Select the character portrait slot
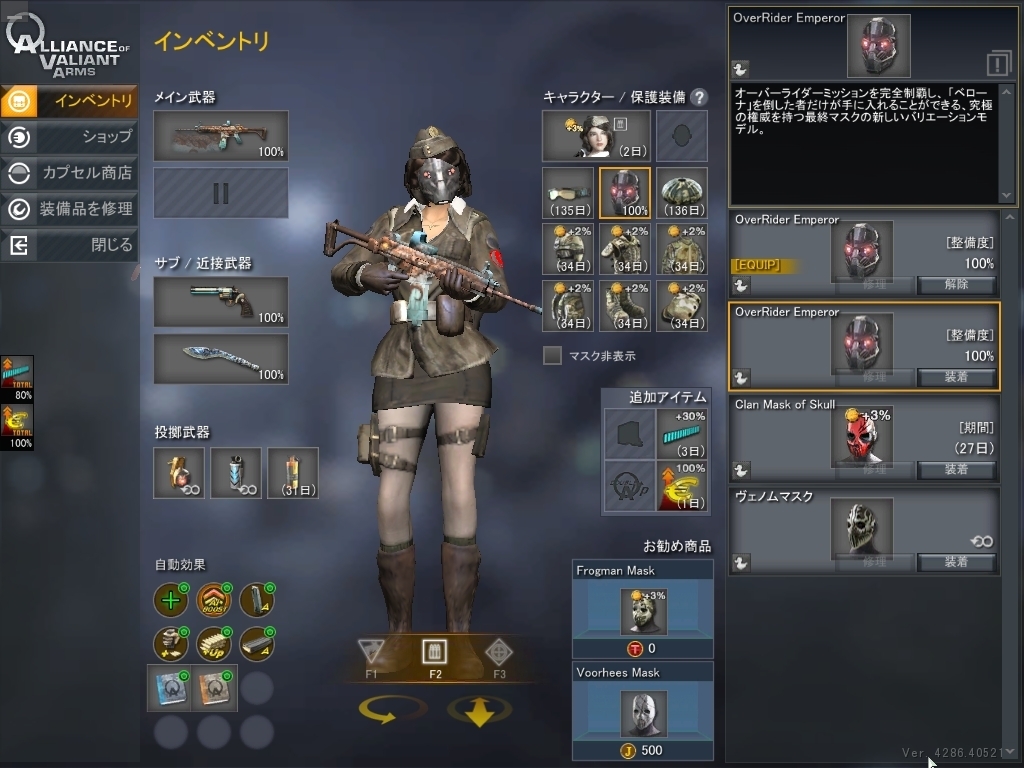Viewport: 1024px width, 768px height. pos(596,136)
